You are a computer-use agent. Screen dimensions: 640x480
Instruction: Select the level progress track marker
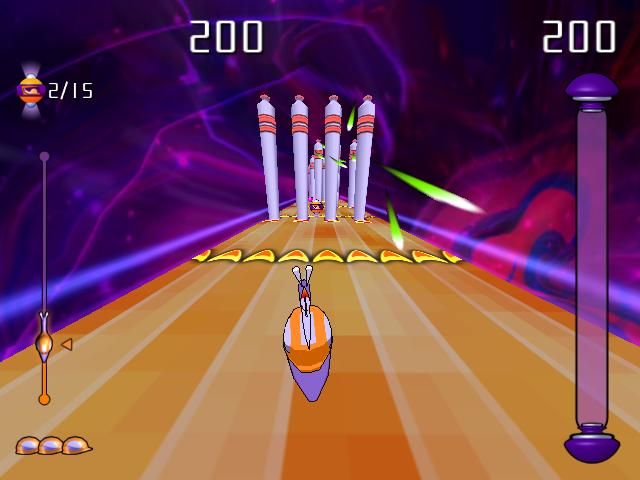pyautogui.click(x=44, y=343)
